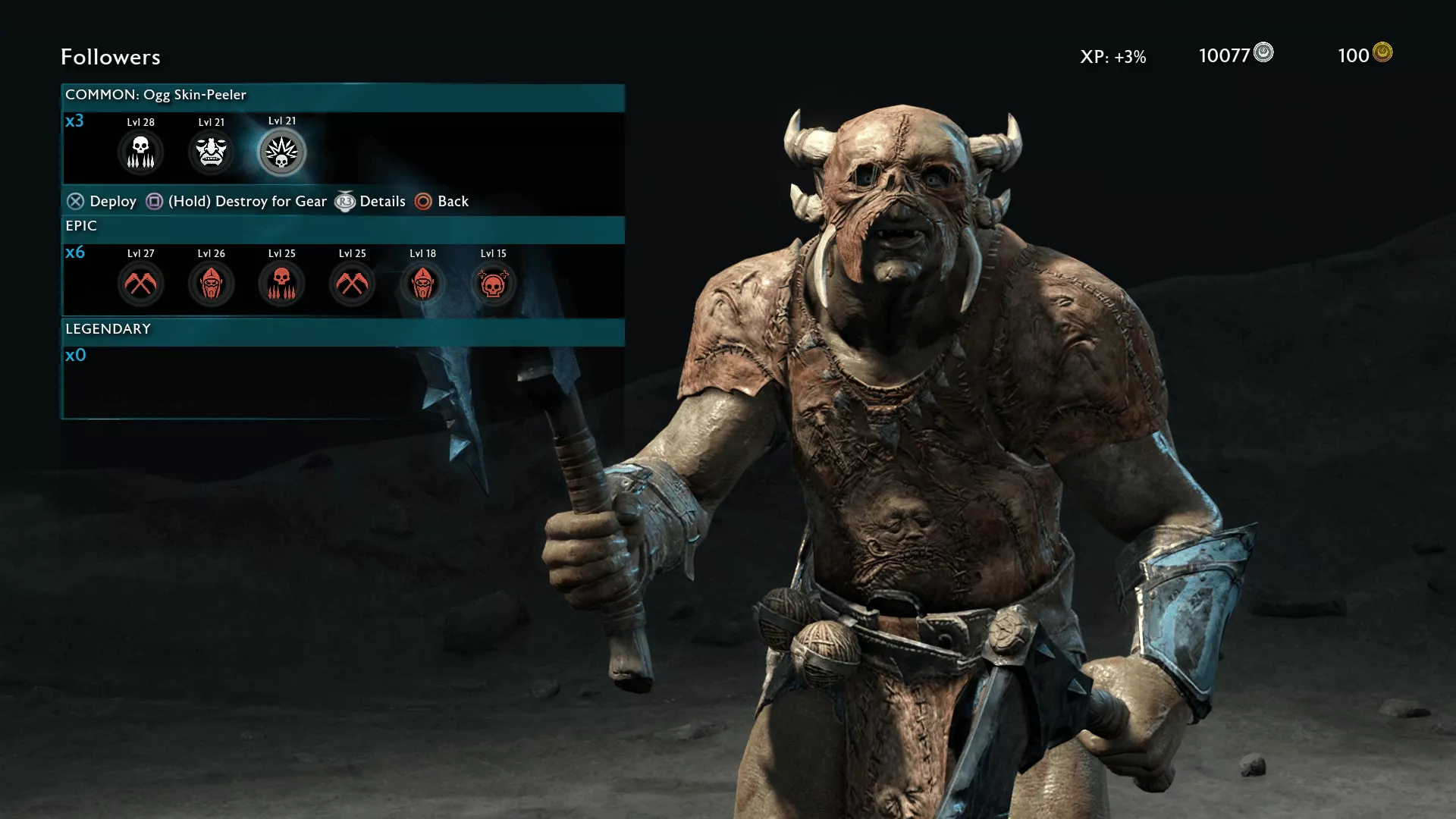Select the Lvl 26 epic hooded orc follower
This screenshot has height=819, width=1456.
pos(211,284)
